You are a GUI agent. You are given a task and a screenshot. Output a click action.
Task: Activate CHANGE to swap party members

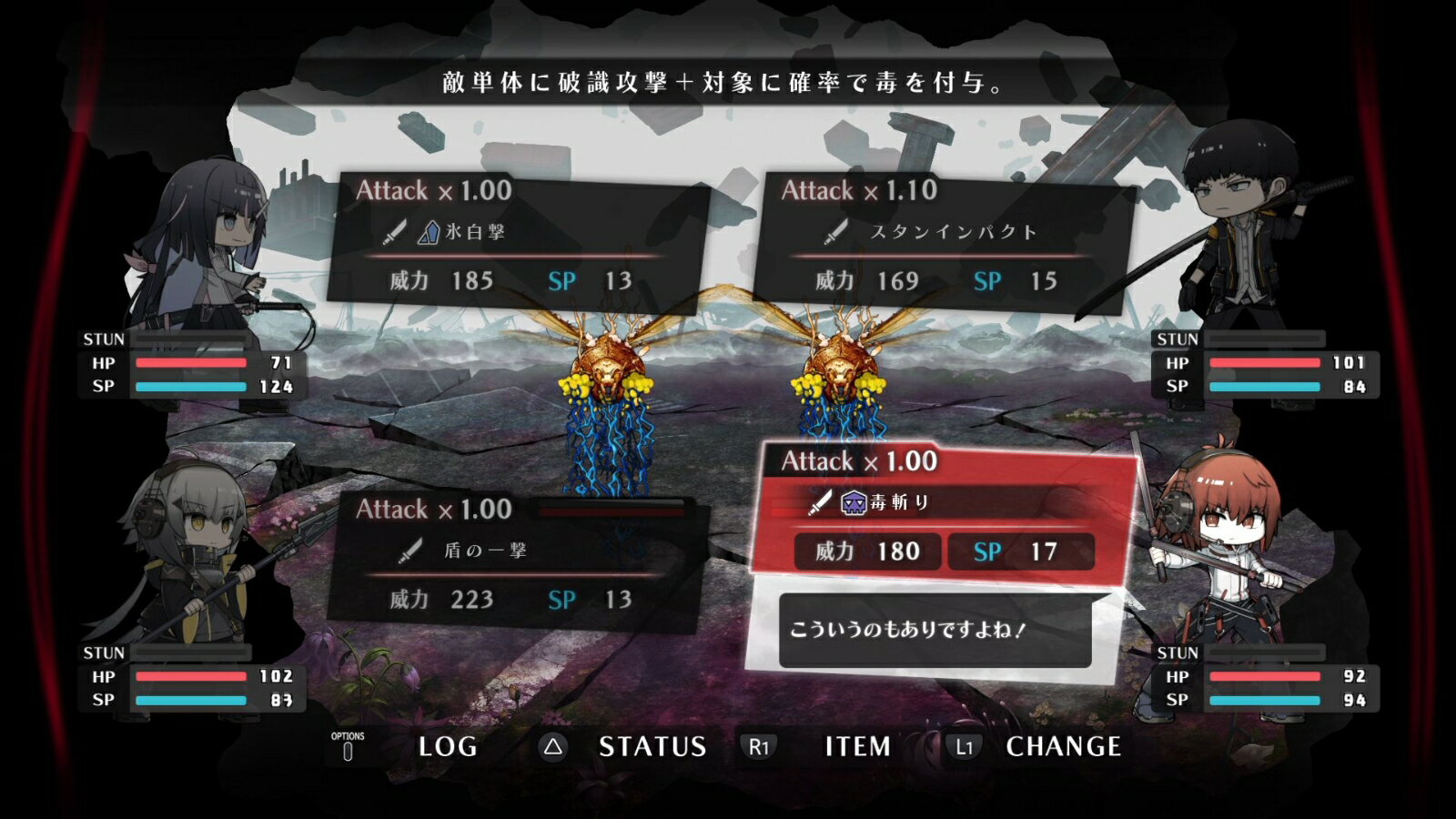(x=1066, y=746)
